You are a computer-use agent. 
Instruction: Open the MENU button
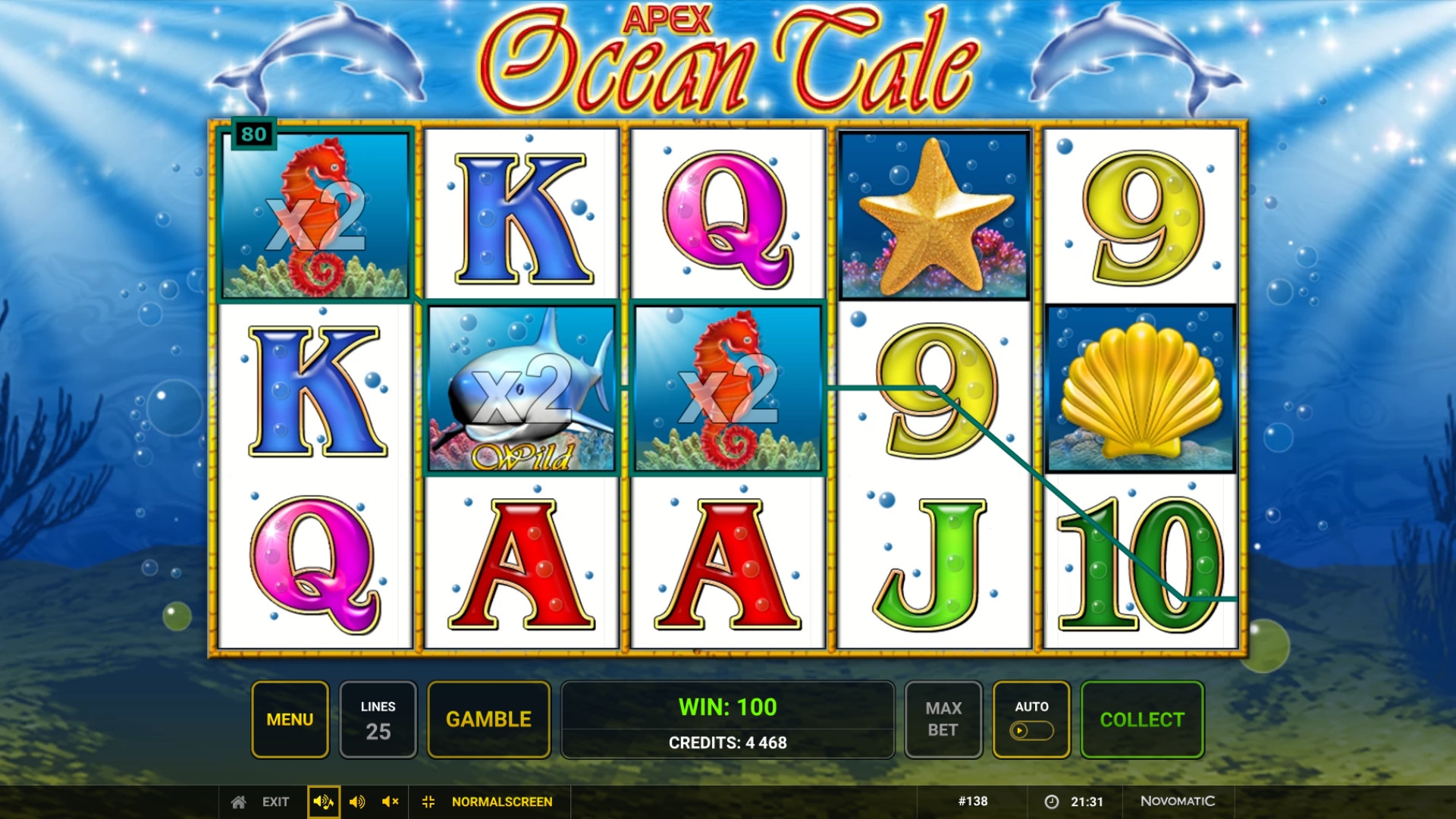pos(290,720)
